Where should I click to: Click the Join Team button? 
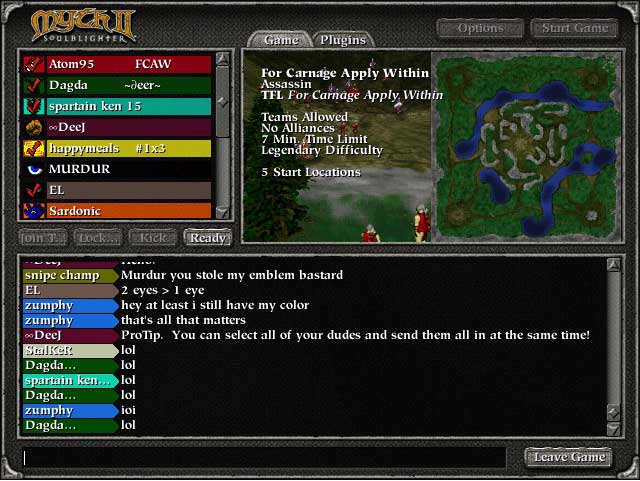coord(43,238)
